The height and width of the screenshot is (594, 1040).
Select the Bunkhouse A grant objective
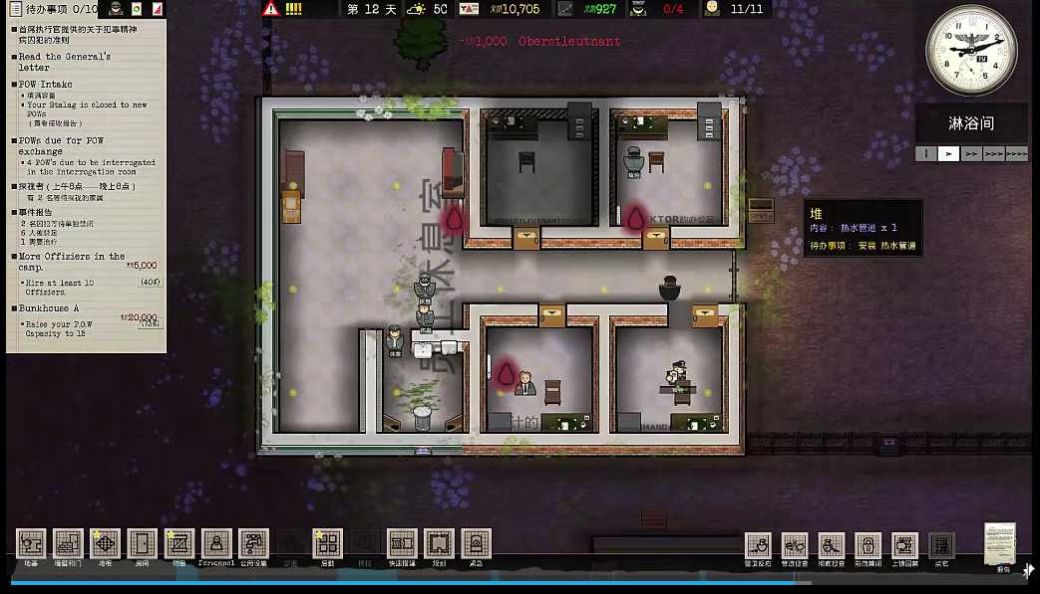pos(49,309)
